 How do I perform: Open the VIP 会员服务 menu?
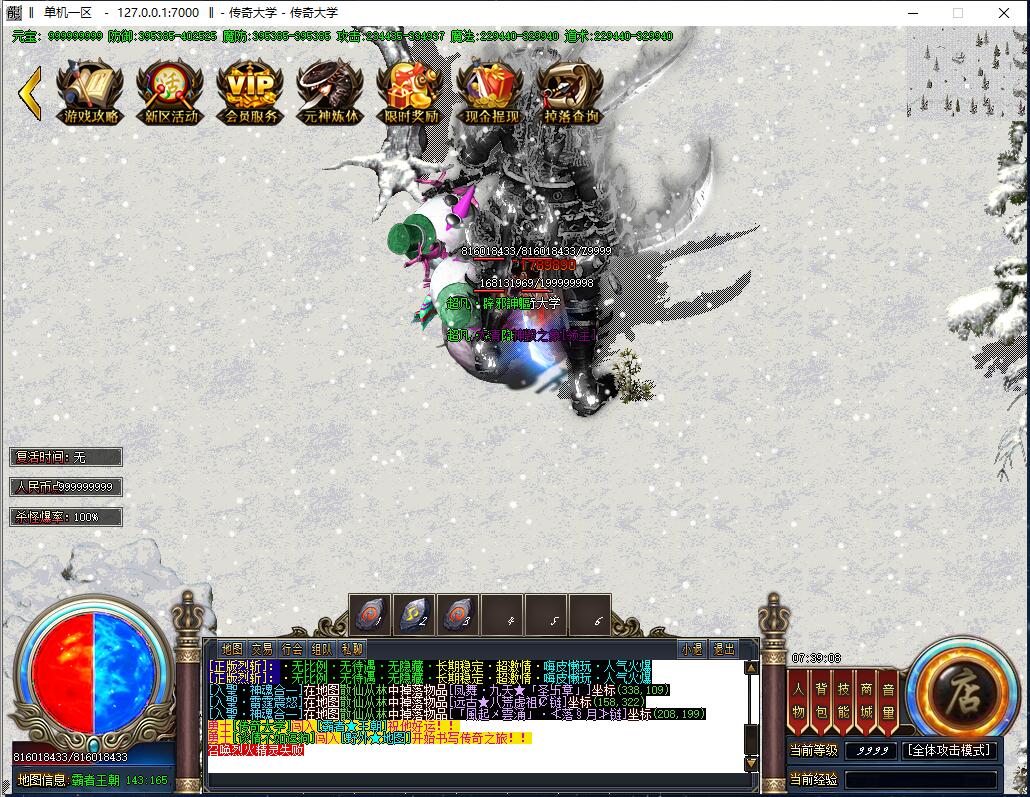(x=250, y=93)
